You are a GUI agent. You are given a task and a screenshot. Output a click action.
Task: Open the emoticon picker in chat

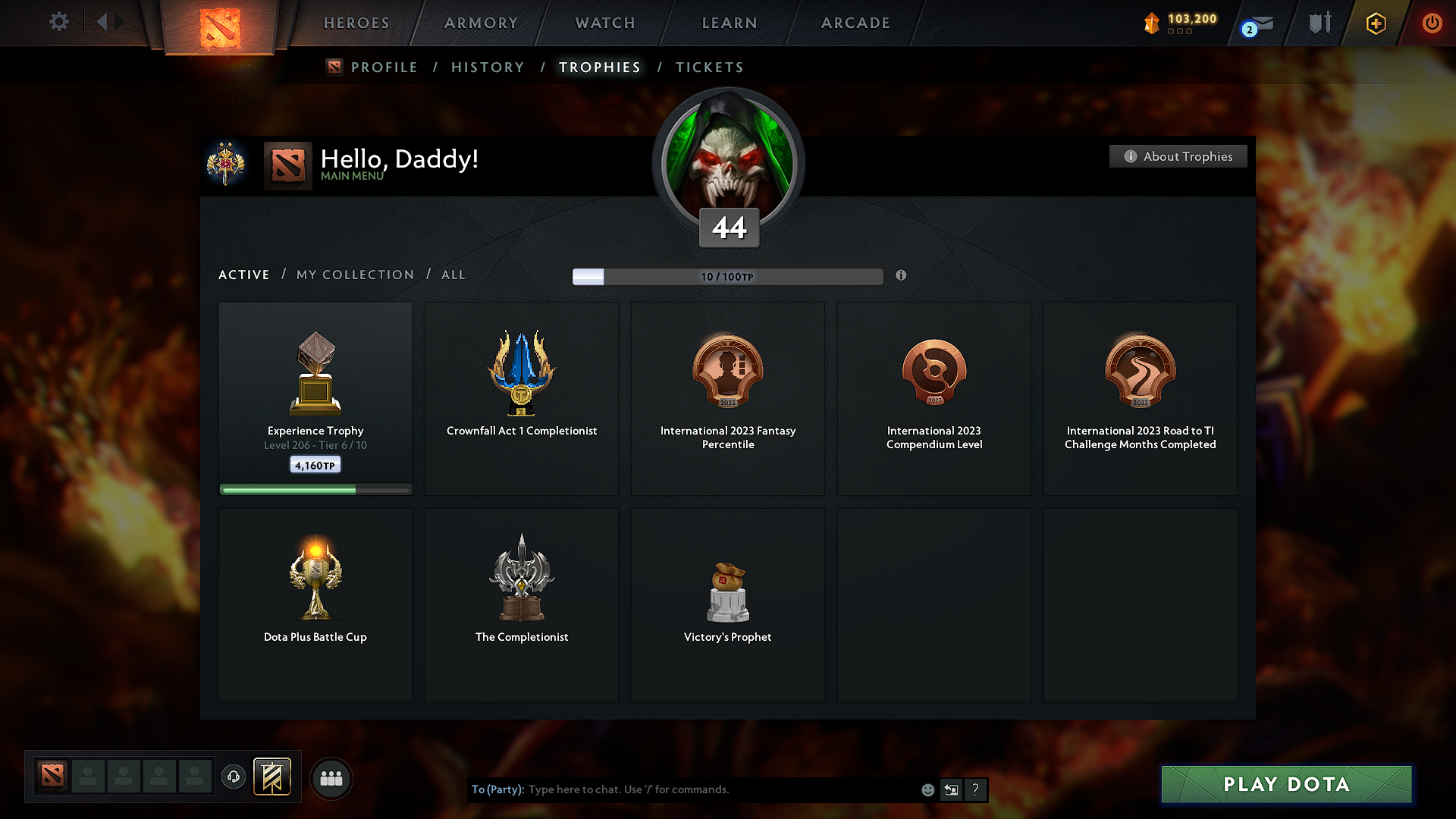927,789
